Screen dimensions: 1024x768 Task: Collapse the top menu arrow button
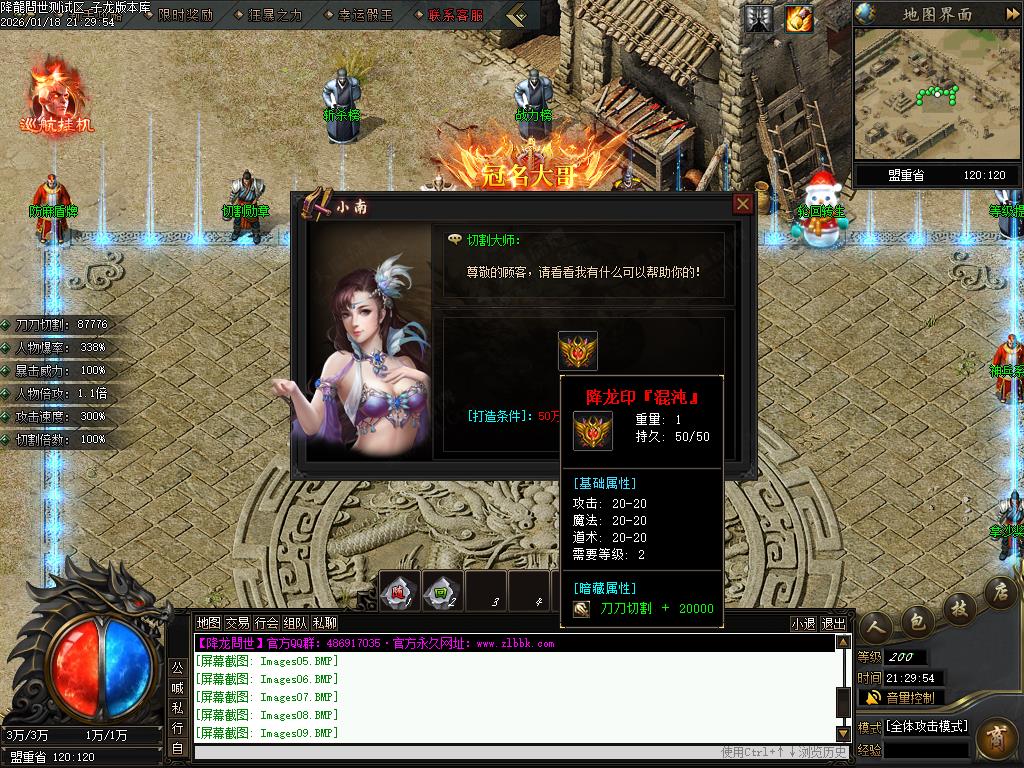pyautogui.click(x=516, y=15)
